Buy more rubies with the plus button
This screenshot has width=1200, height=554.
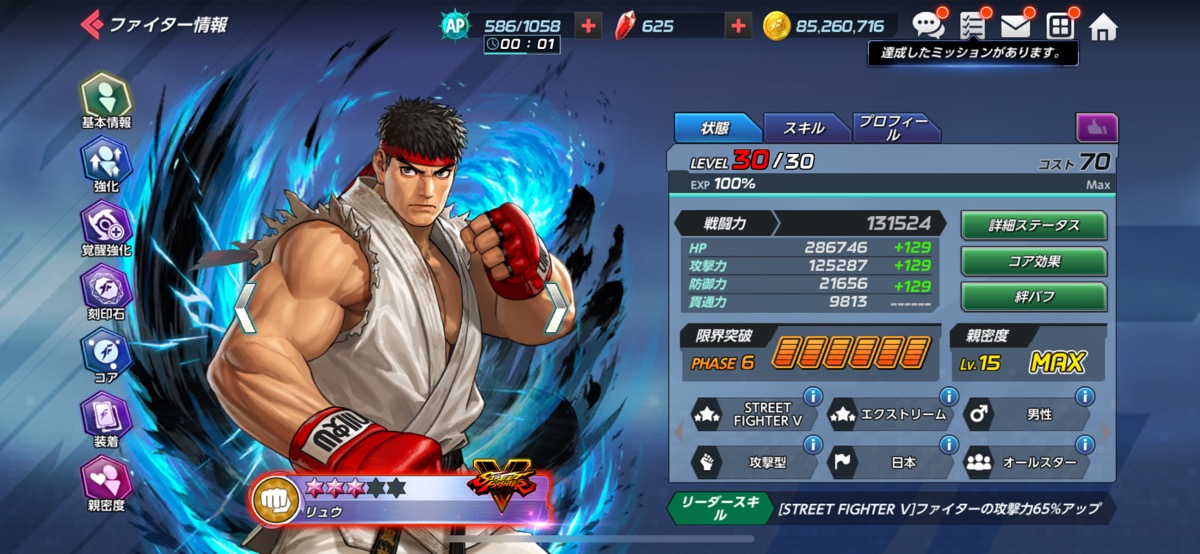(738, 26)
